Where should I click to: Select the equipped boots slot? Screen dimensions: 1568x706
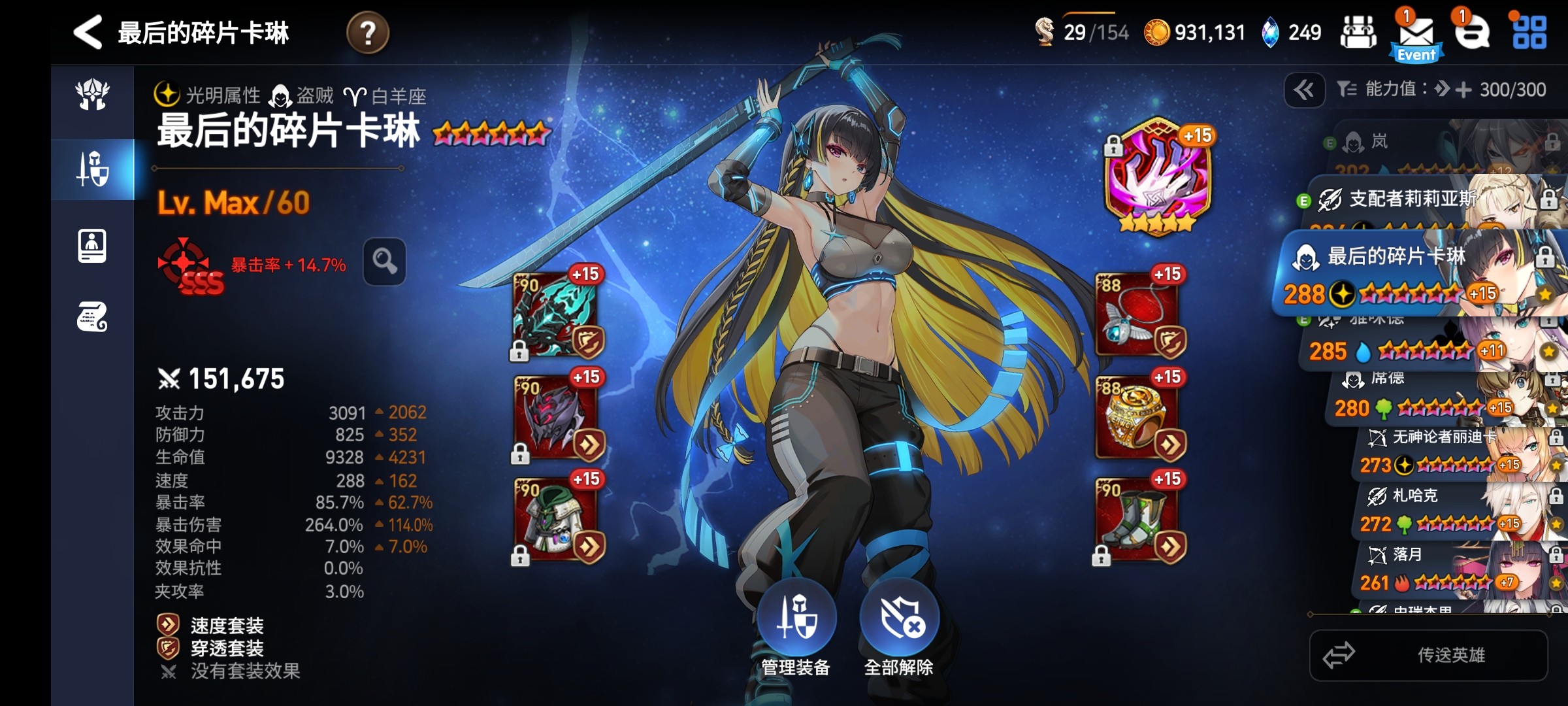(1138, 521)
